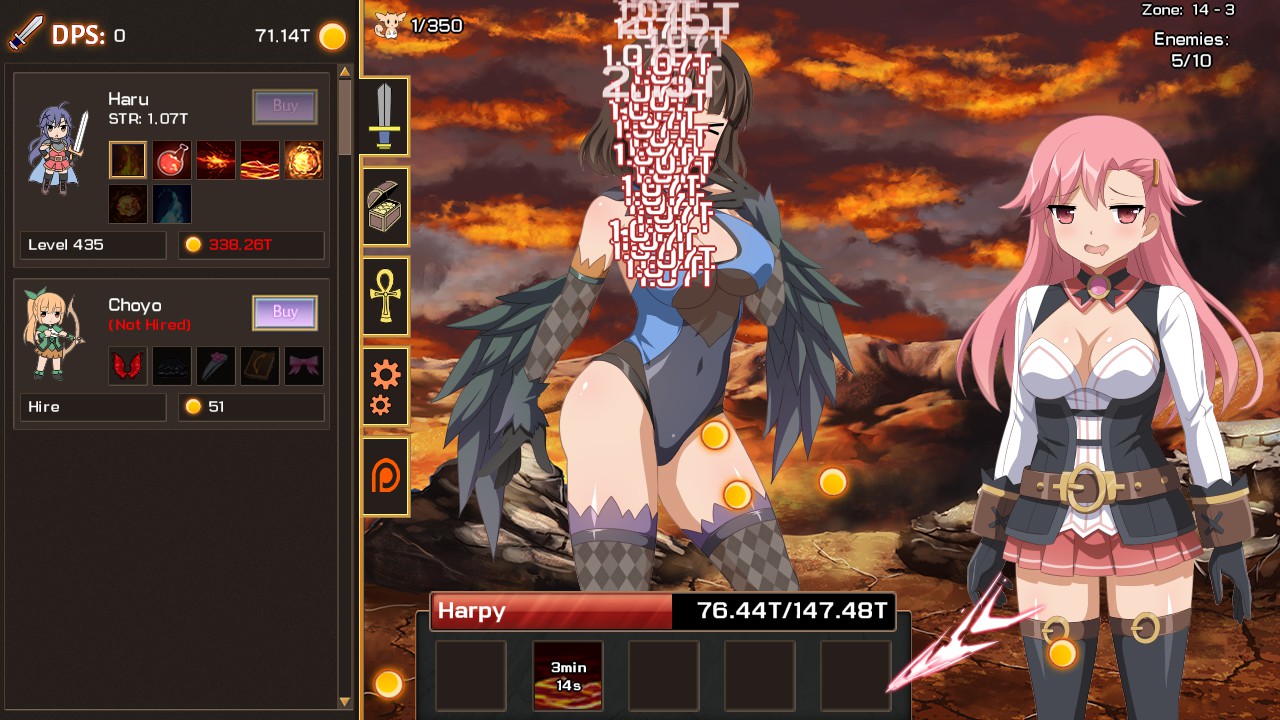Activate the lava skill on cooldown

tap(568, 675)
